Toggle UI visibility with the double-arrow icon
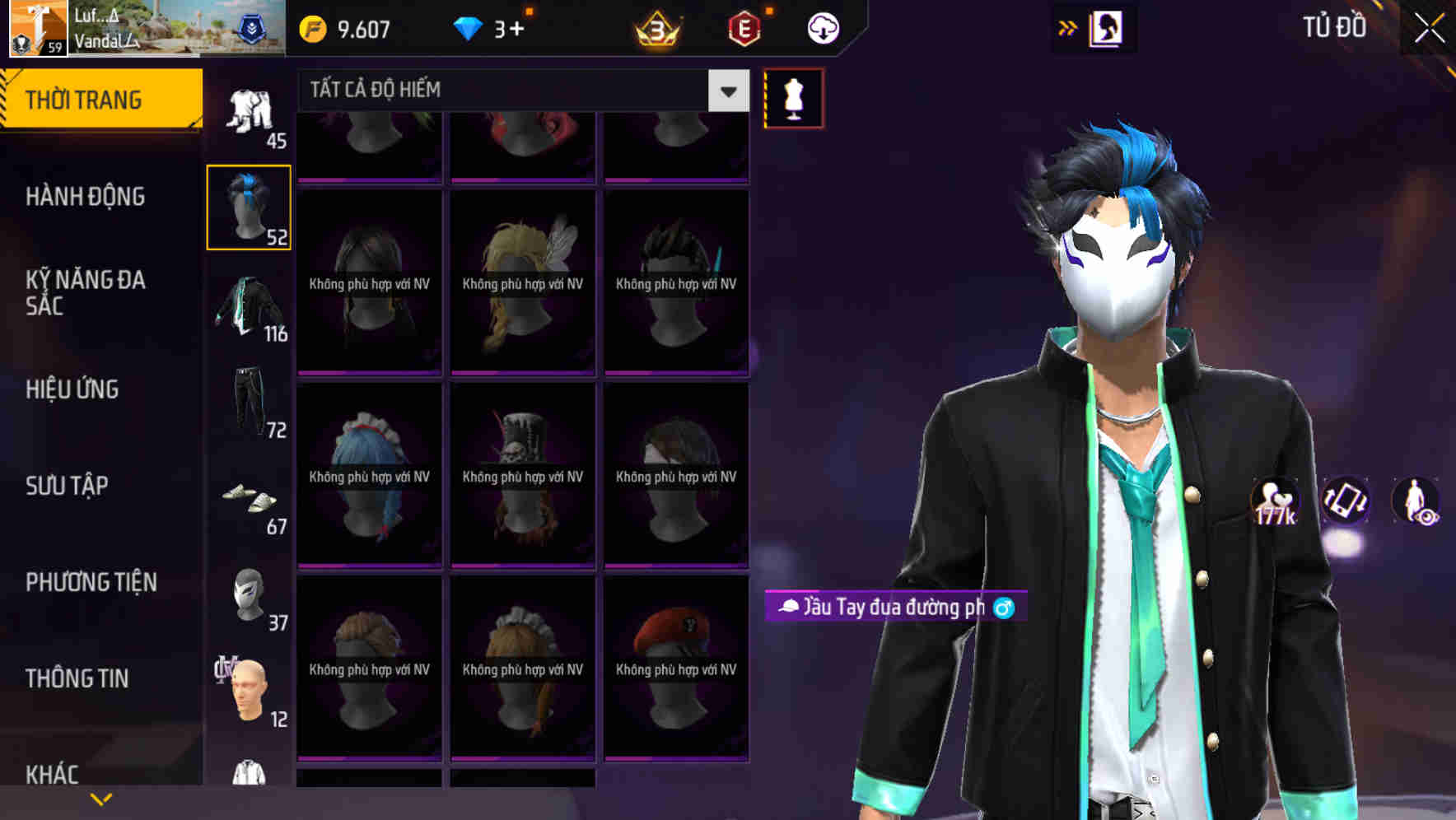 [1068, 27]
